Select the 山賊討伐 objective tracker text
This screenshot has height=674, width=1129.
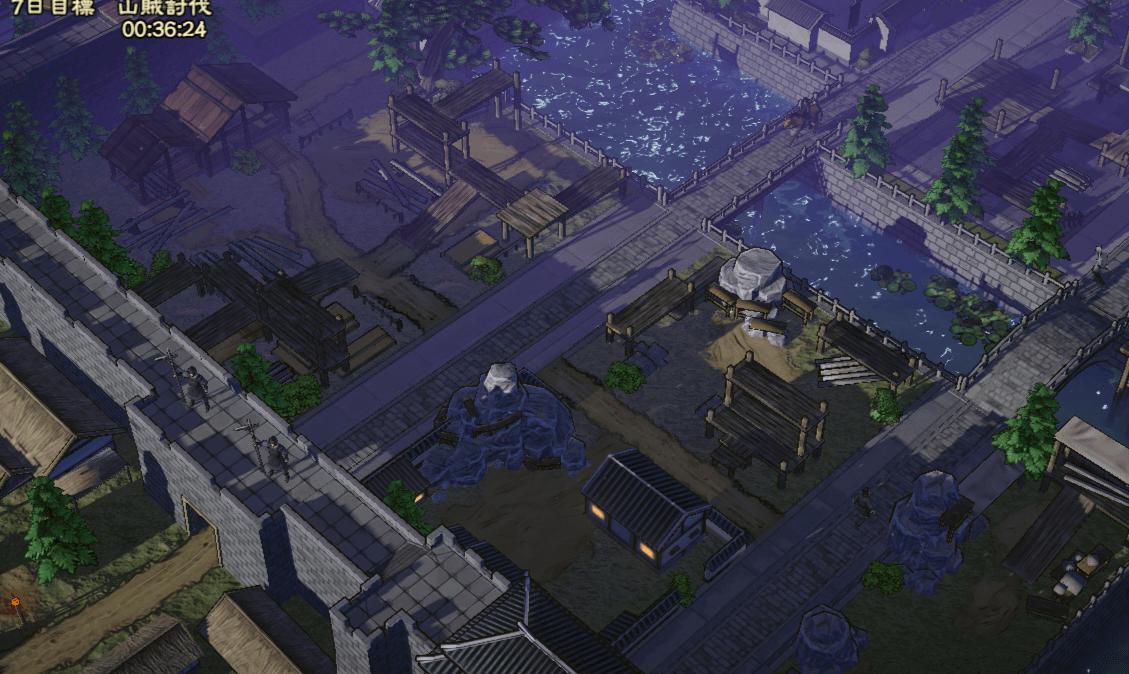click(164, 8)
